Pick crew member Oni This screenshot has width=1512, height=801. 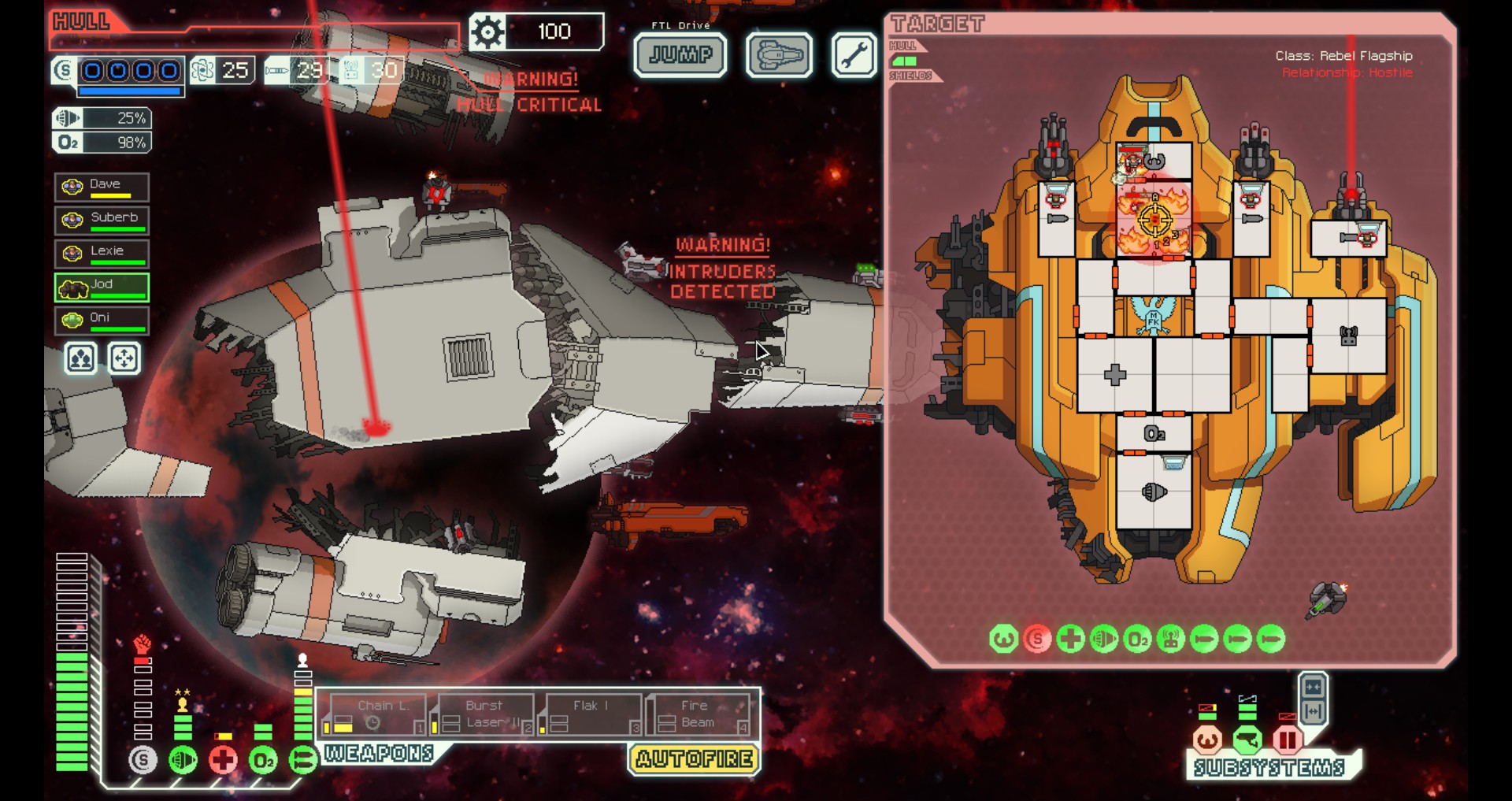[x=102, y=320]
